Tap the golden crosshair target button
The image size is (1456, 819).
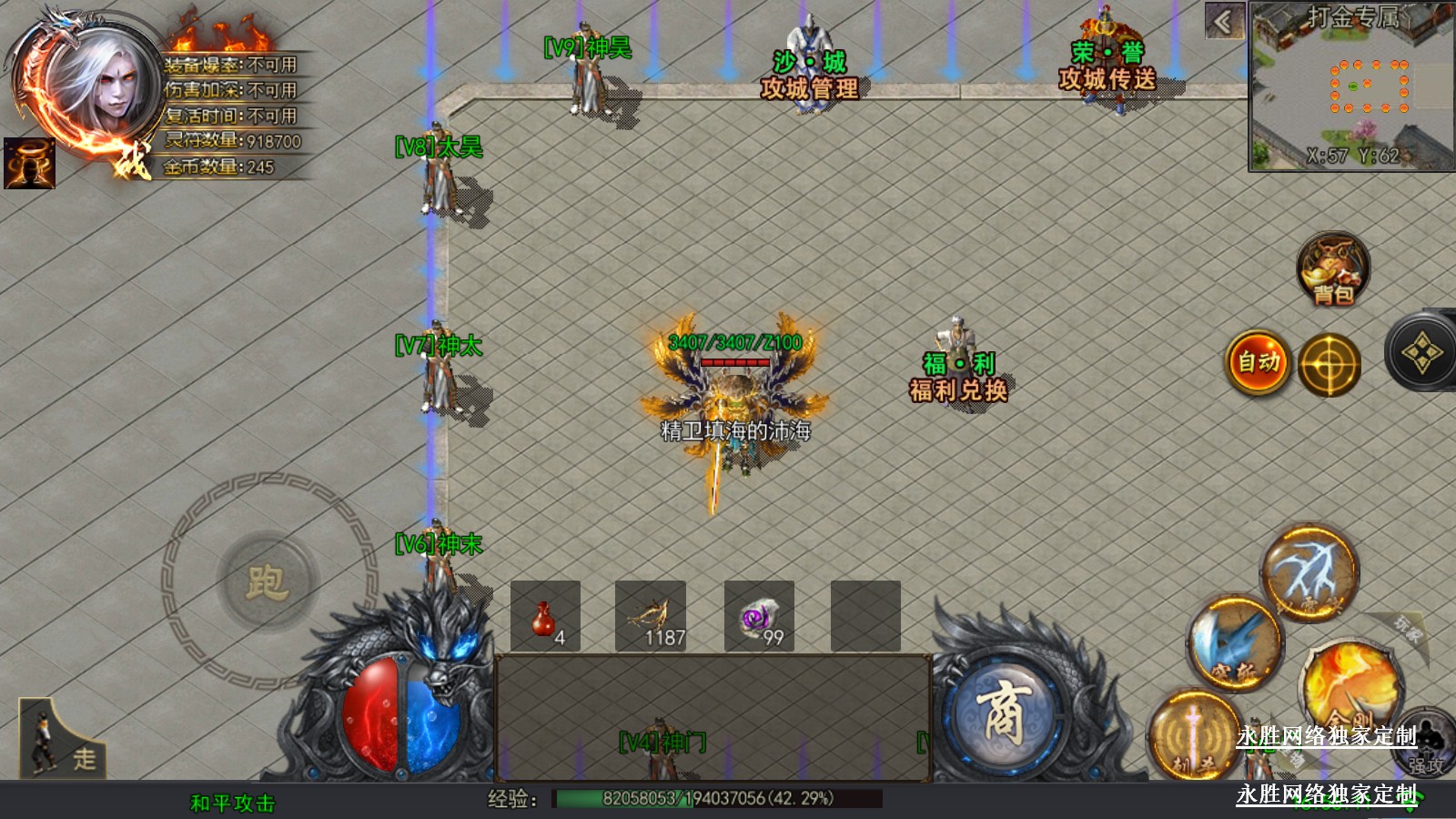coord(1329,365)
